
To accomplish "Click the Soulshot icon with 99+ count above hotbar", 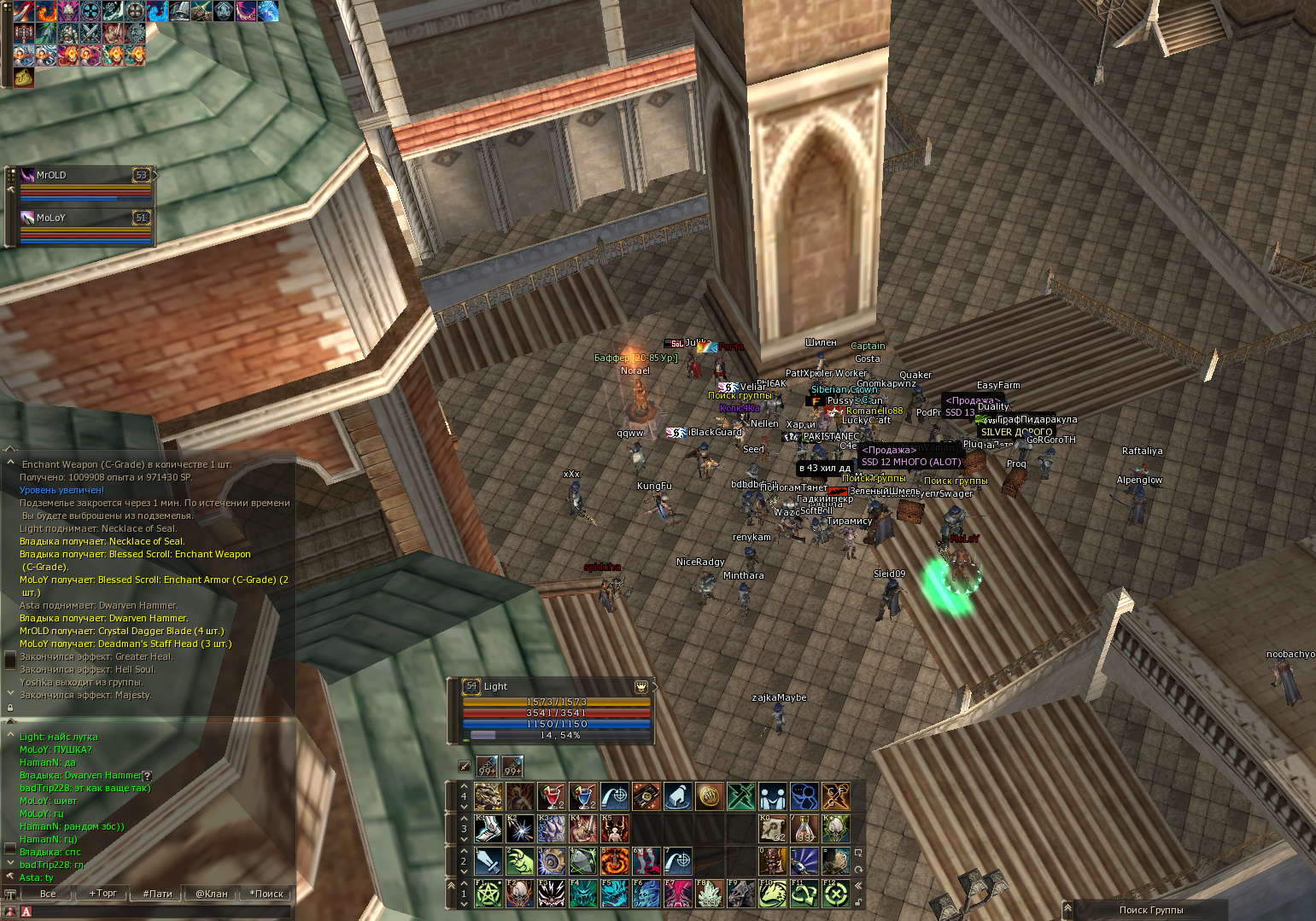I will 486,767.
